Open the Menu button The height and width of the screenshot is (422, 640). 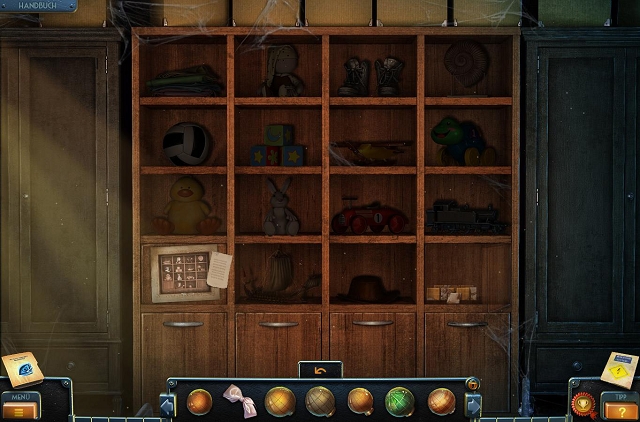20,408
